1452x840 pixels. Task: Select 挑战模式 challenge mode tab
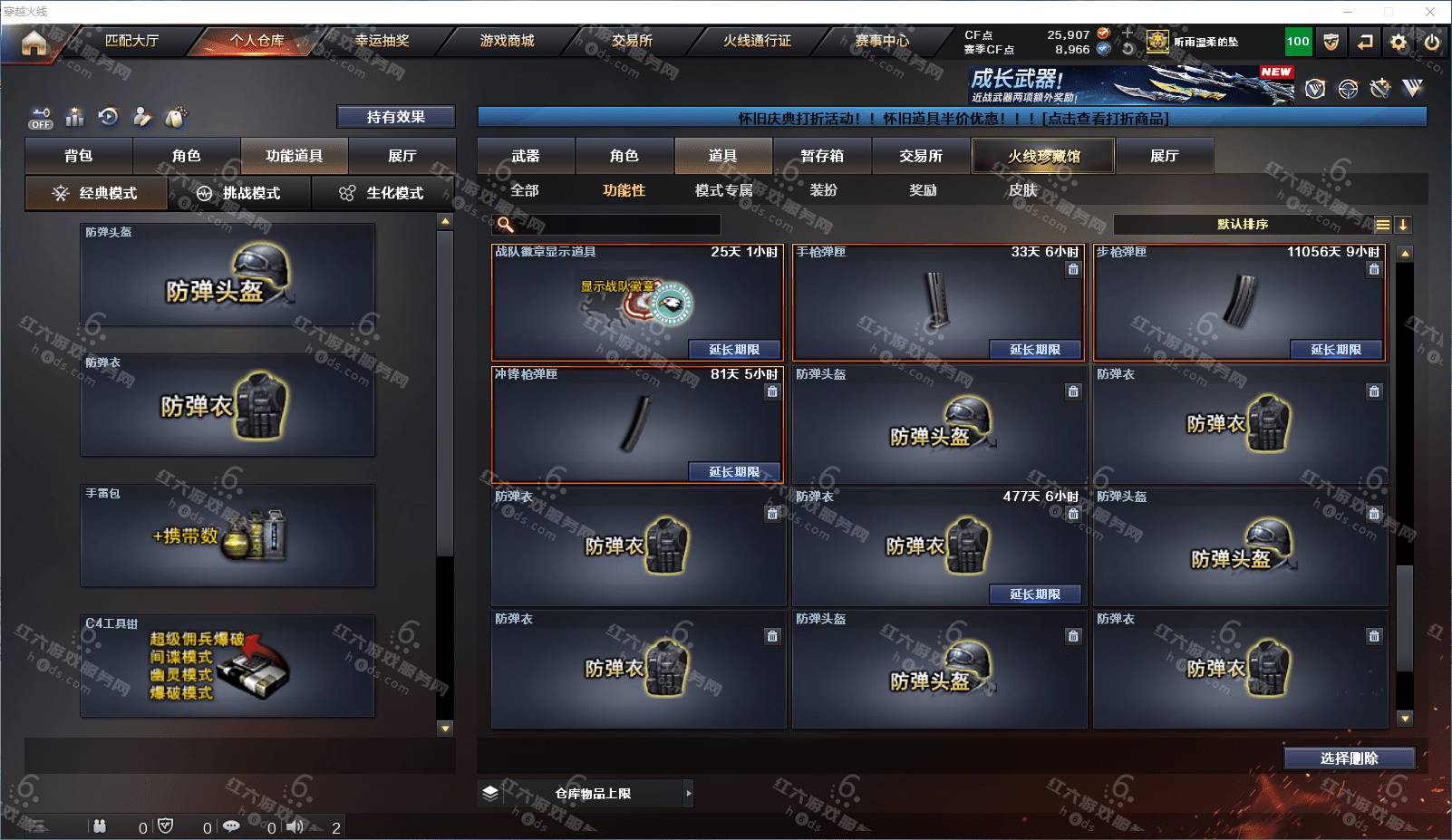[240, 193]
